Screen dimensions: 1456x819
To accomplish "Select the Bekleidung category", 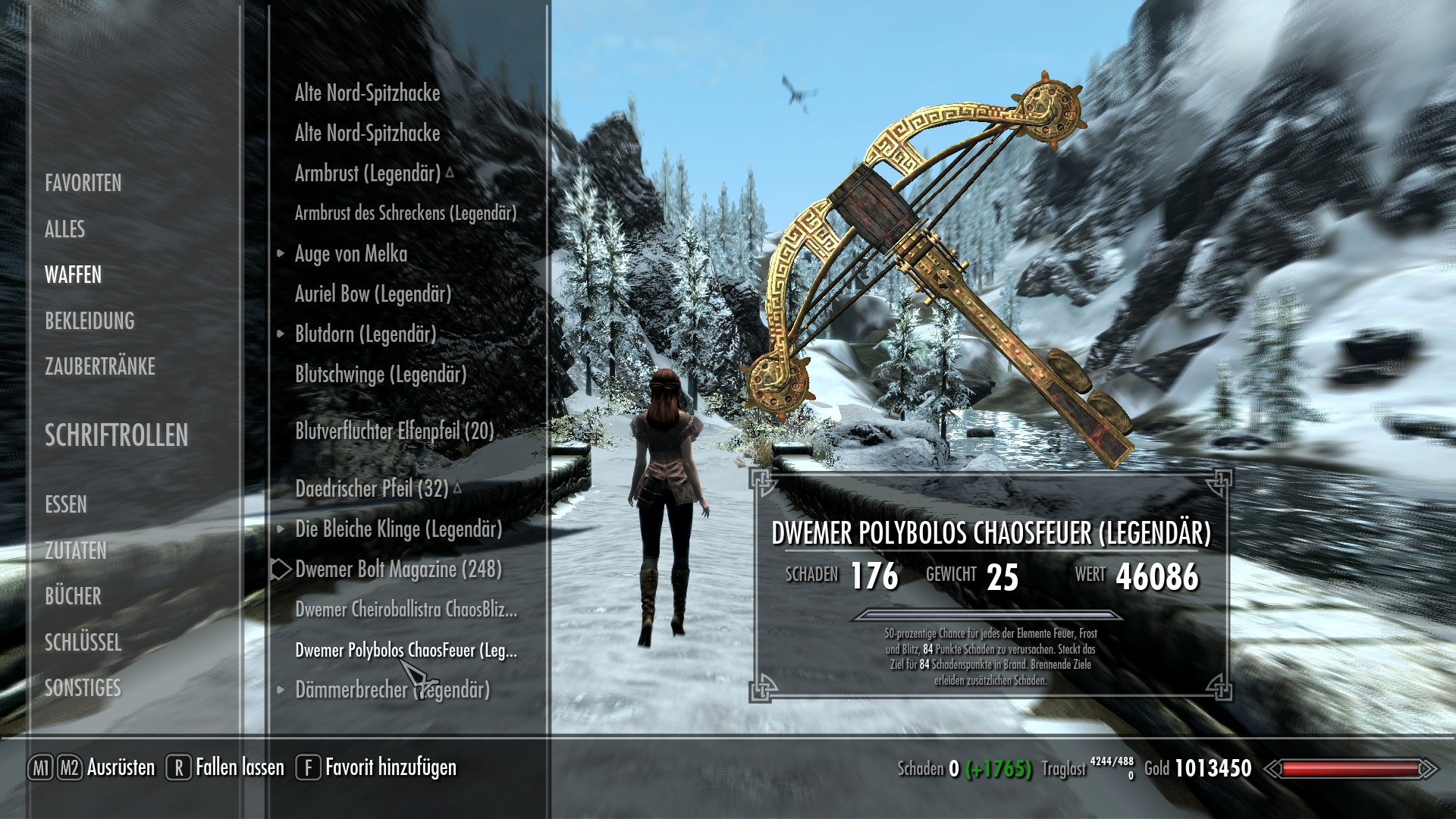I will 89,321.
